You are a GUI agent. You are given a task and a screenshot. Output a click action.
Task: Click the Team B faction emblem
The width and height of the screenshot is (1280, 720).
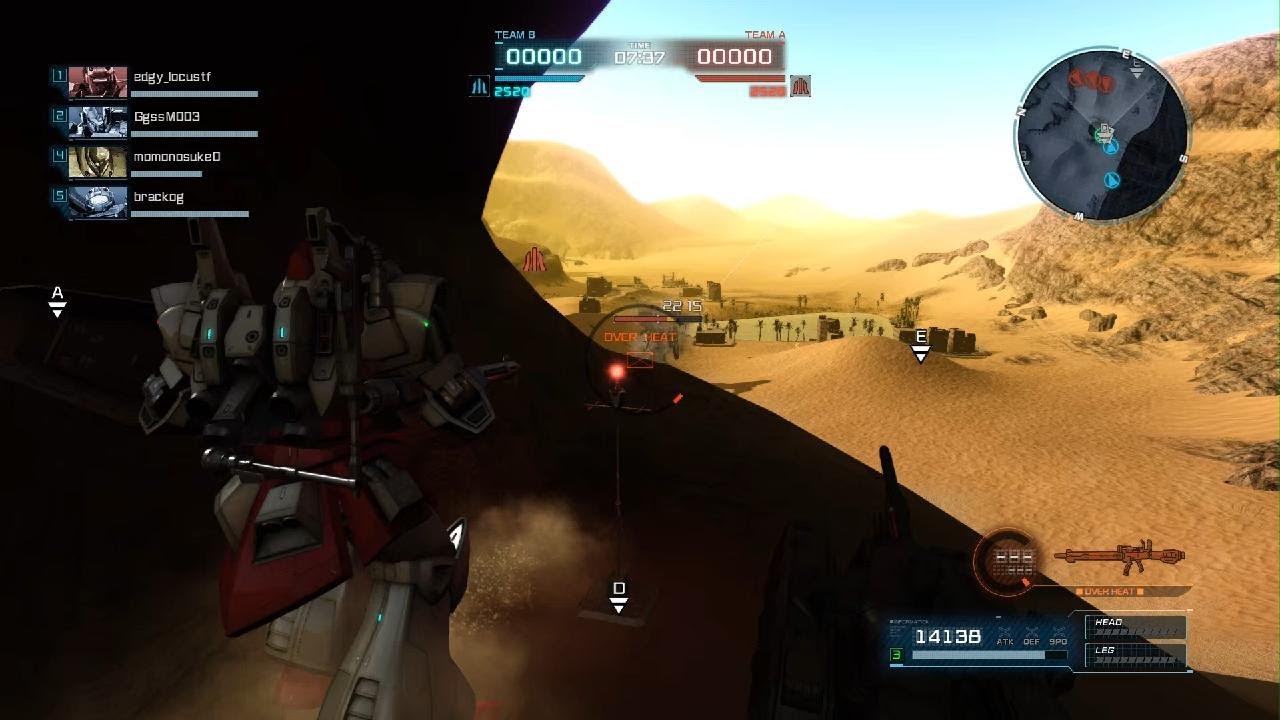point(479,87)
